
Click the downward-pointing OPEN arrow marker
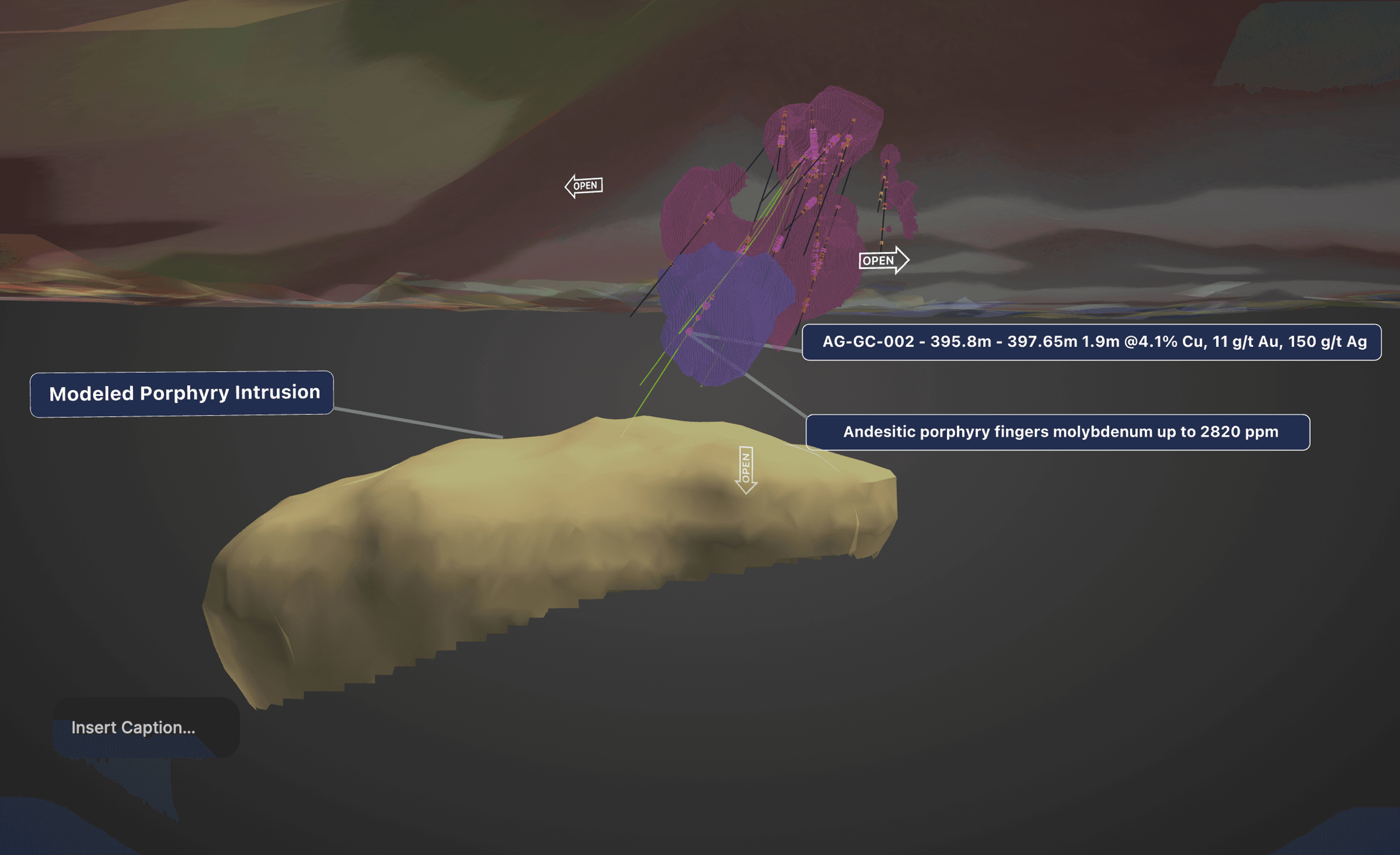[746, 469]
